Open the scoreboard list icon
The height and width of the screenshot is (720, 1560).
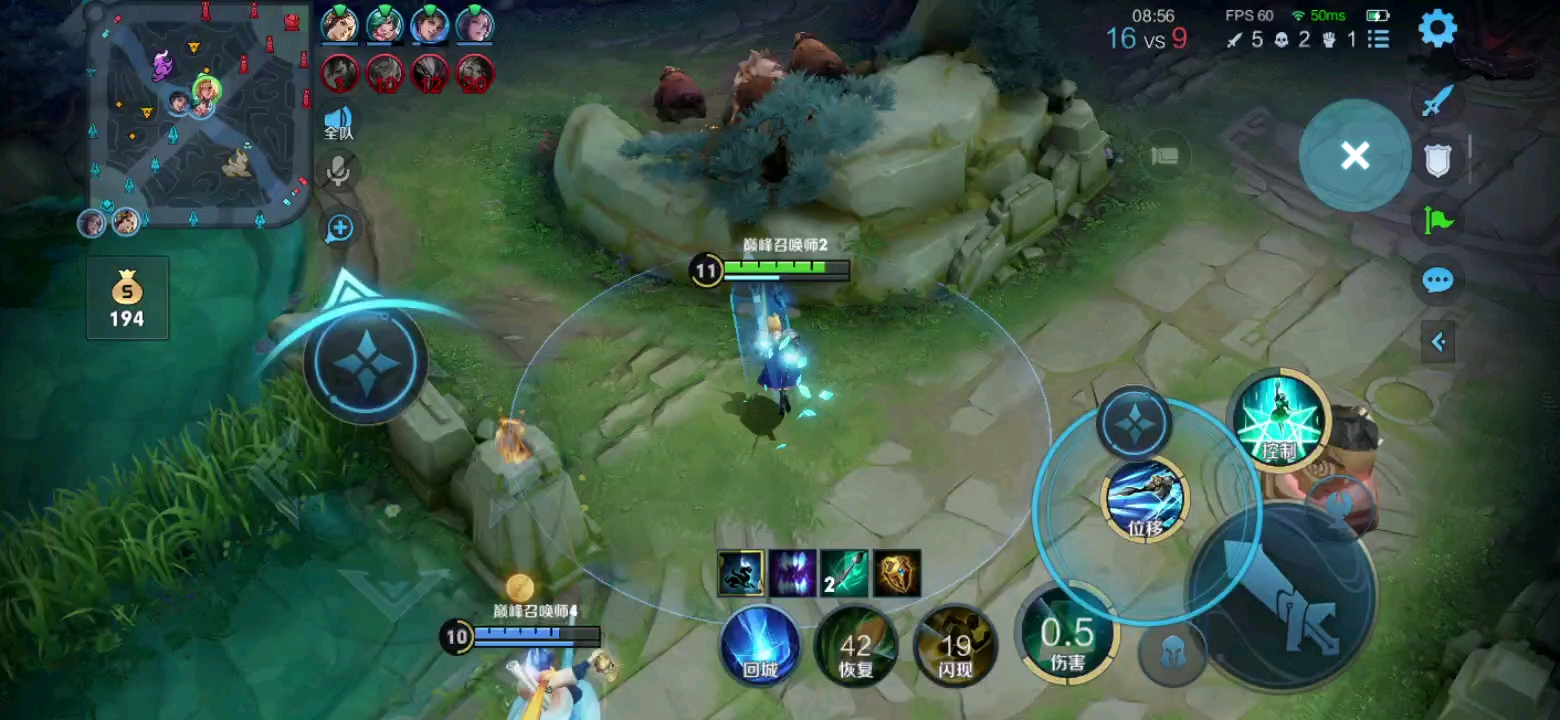[x=1379, y=40]
